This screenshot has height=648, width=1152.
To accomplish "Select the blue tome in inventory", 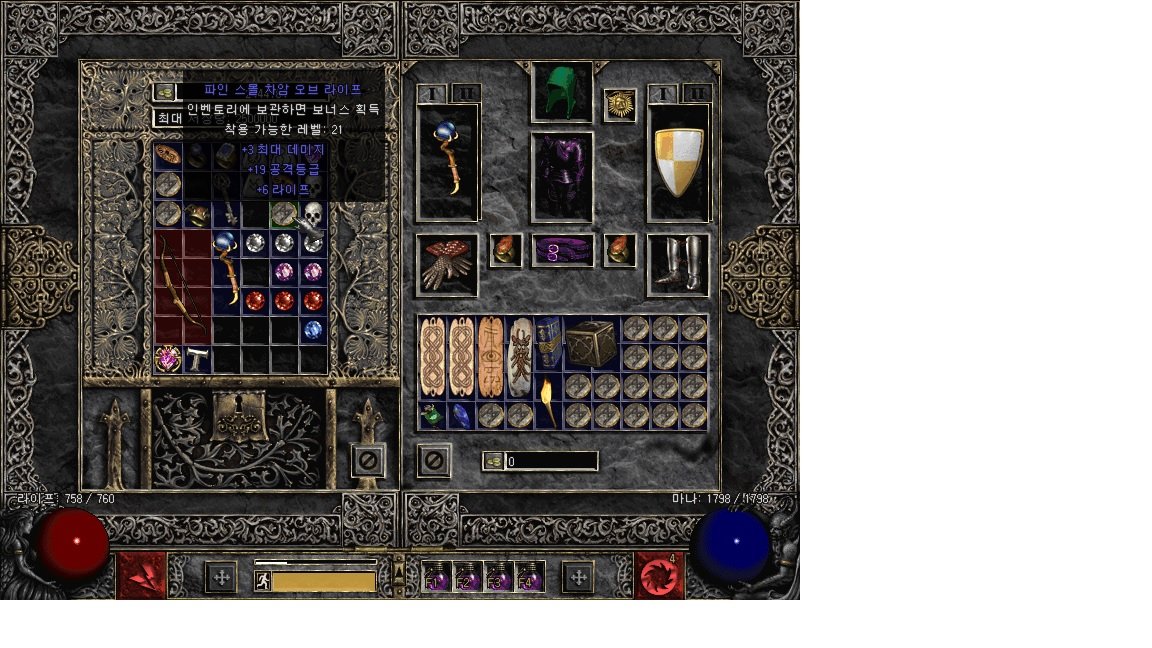I will point(548,343).
